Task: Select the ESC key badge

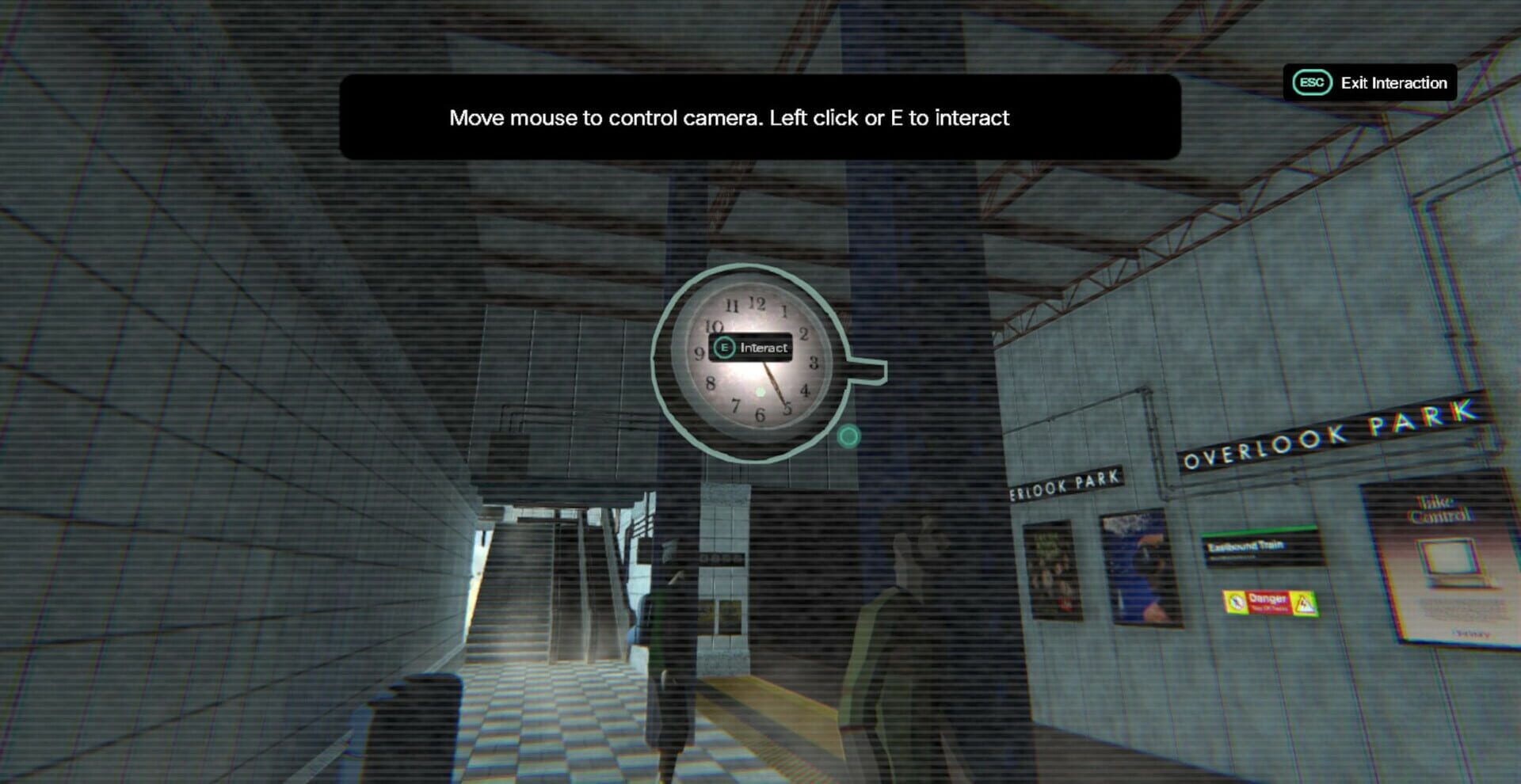Action: [x=1311, y=82]
